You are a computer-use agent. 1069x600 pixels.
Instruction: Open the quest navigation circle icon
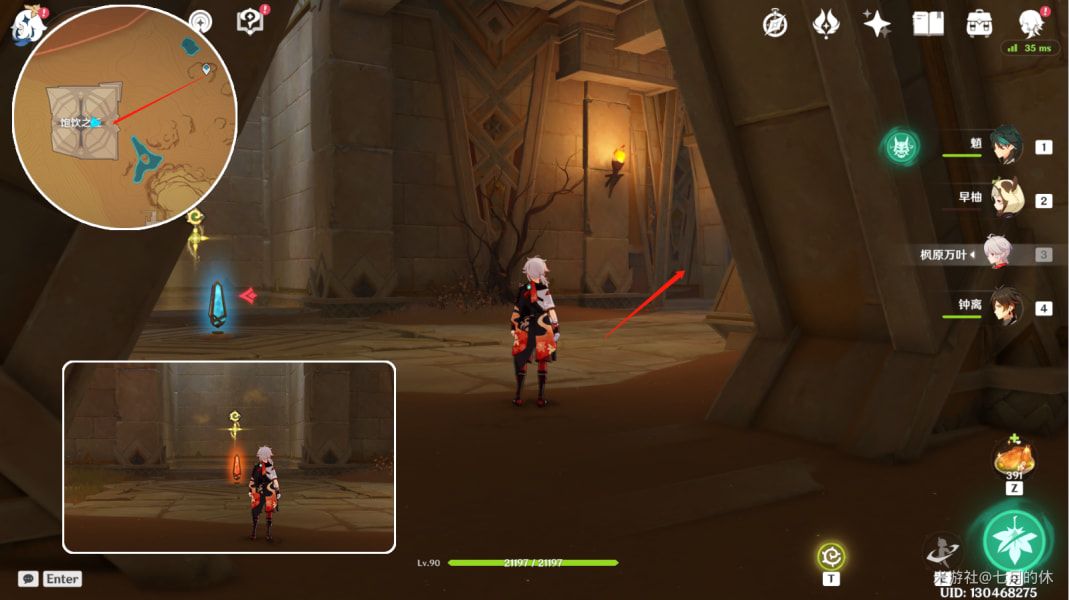click(201, 23)
